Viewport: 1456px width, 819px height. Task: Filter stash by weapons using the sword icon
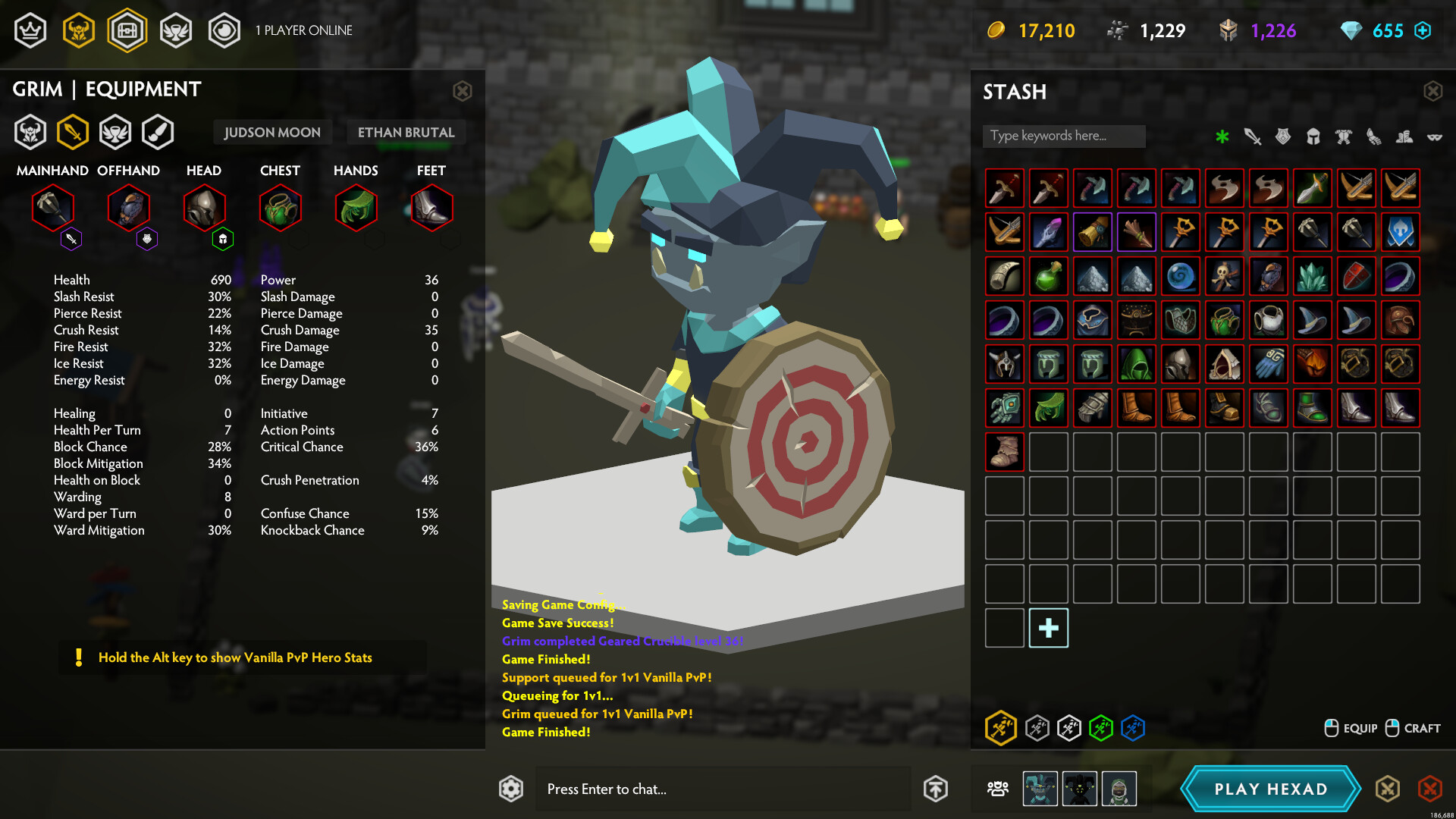point(1251,137)
